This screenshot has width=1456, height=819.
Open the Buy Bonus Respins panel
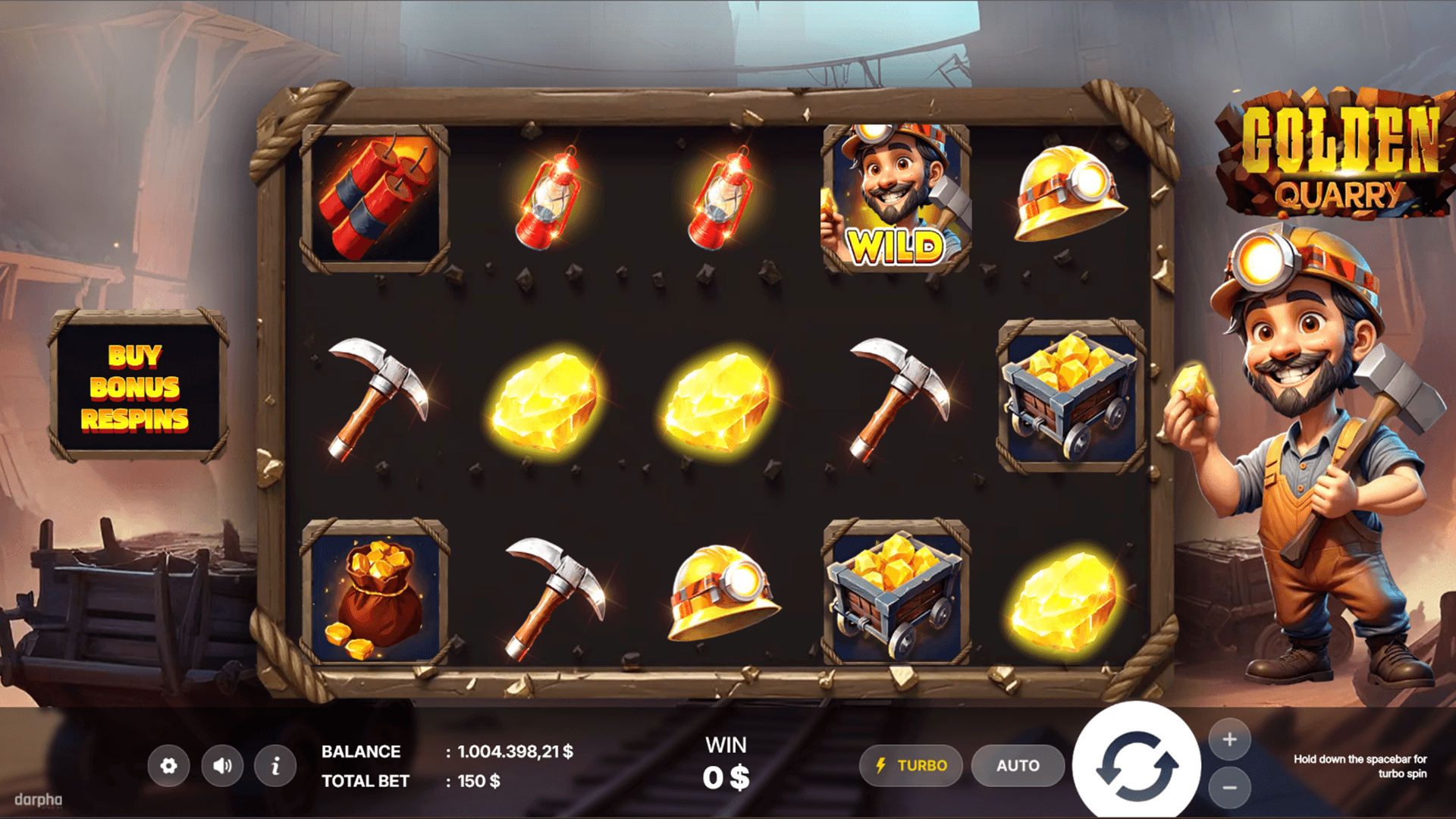136,387
